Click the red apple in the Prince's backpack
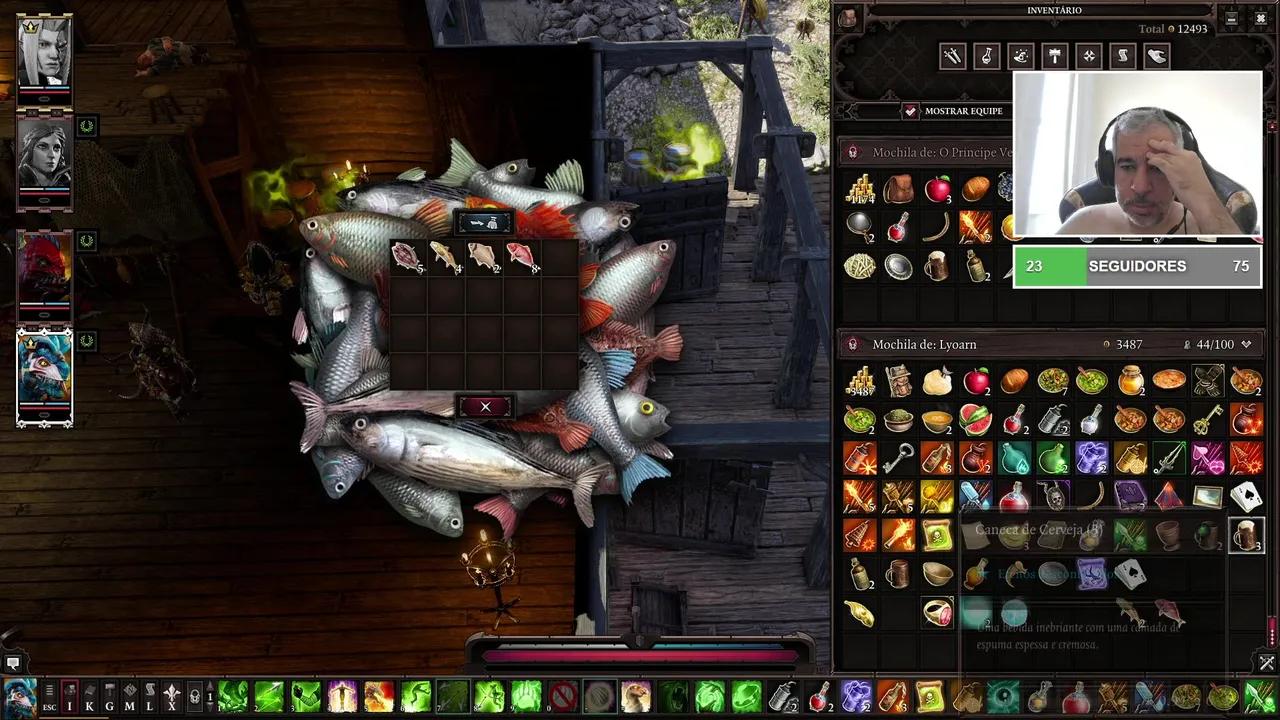The height and width of the screenshot is (720, 1280). point(937,188)
